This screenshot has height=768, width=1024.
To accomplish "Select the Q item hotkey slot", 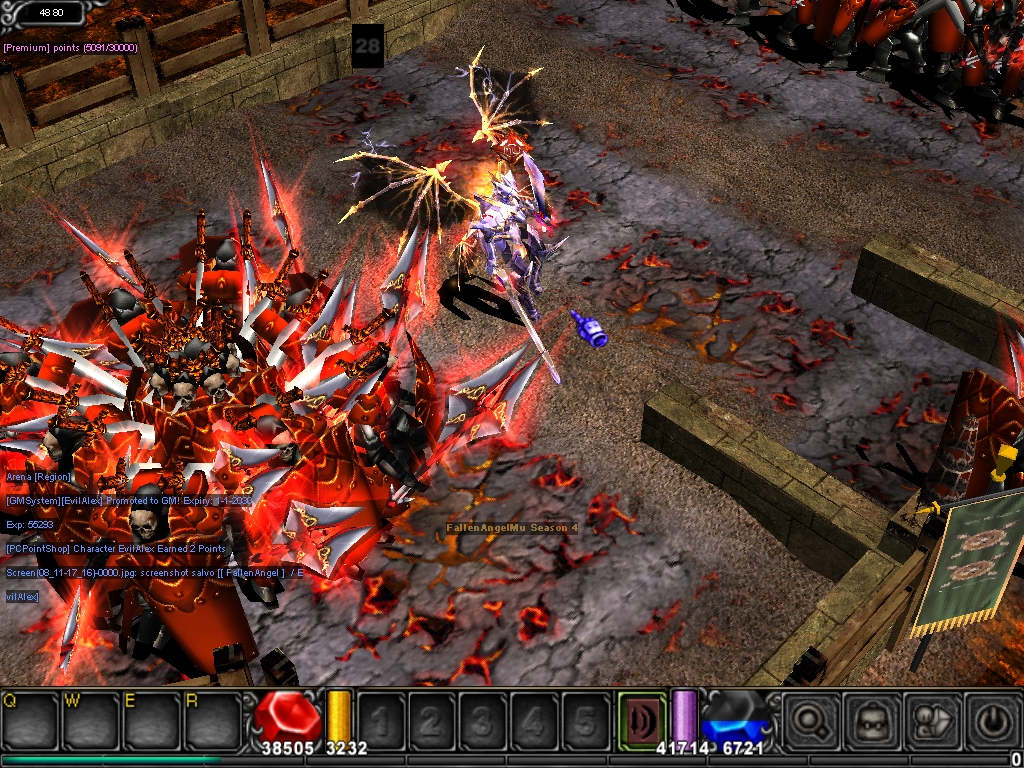I will (31, 719).
